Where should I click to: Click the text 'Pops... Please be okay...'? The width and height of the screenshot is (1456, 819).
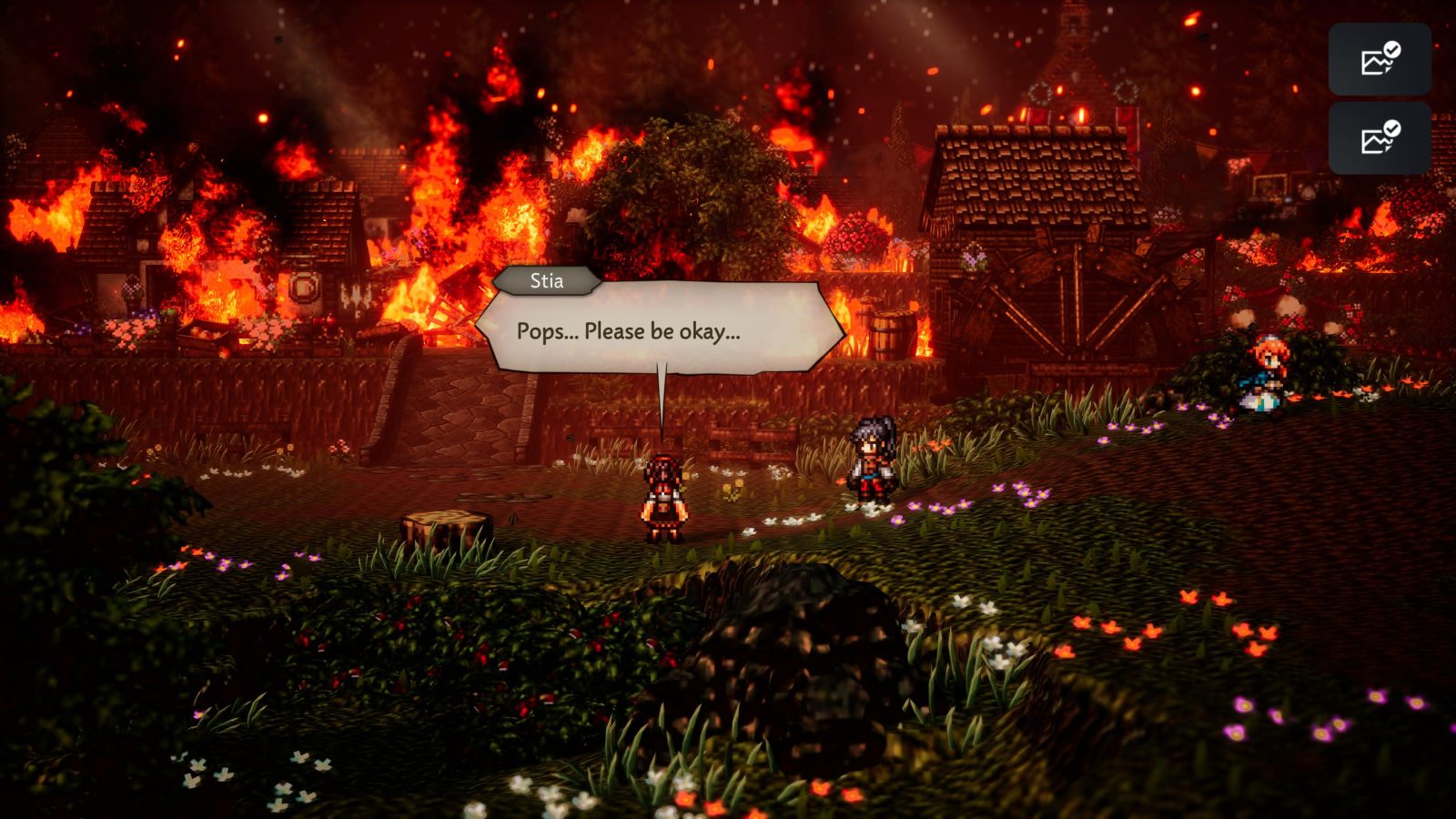[628, 331]
